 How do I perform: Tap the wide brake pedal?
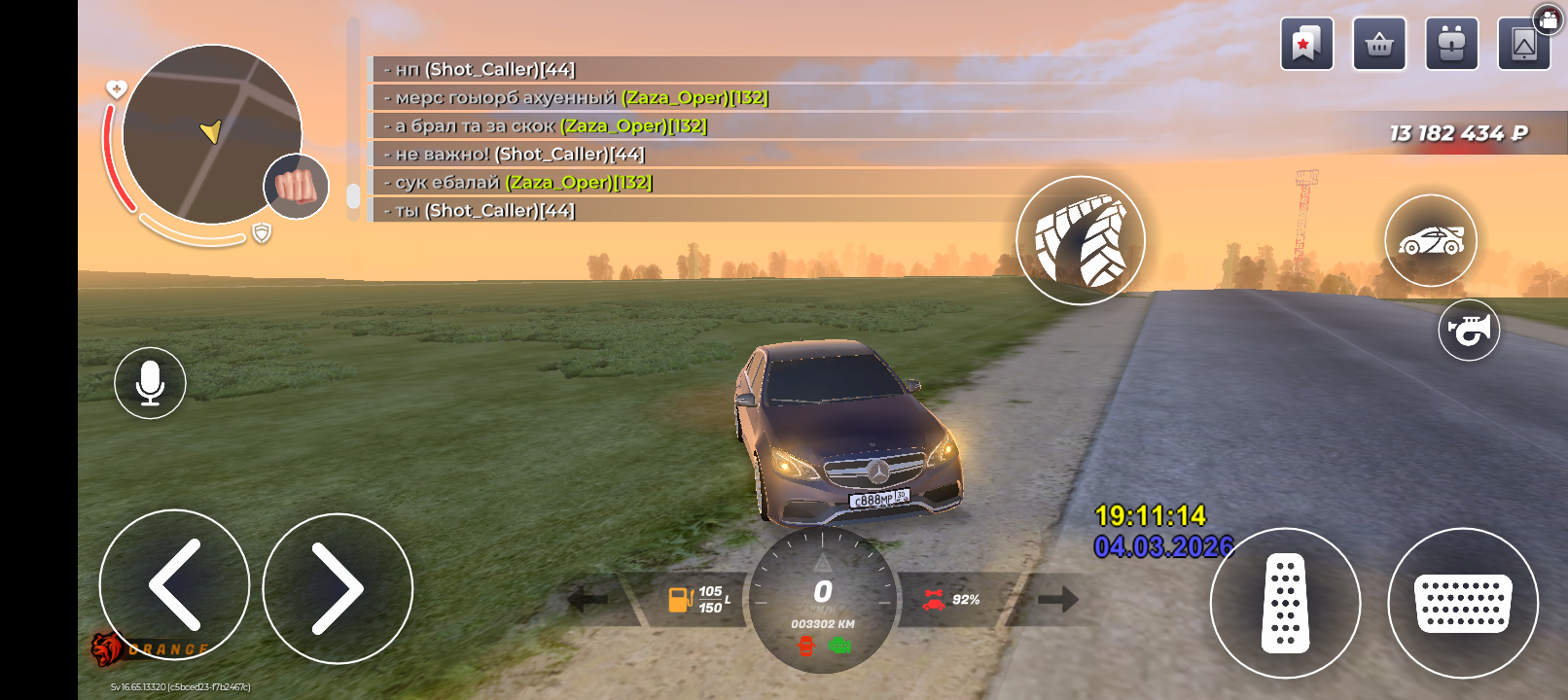[x=1462, y=603]
